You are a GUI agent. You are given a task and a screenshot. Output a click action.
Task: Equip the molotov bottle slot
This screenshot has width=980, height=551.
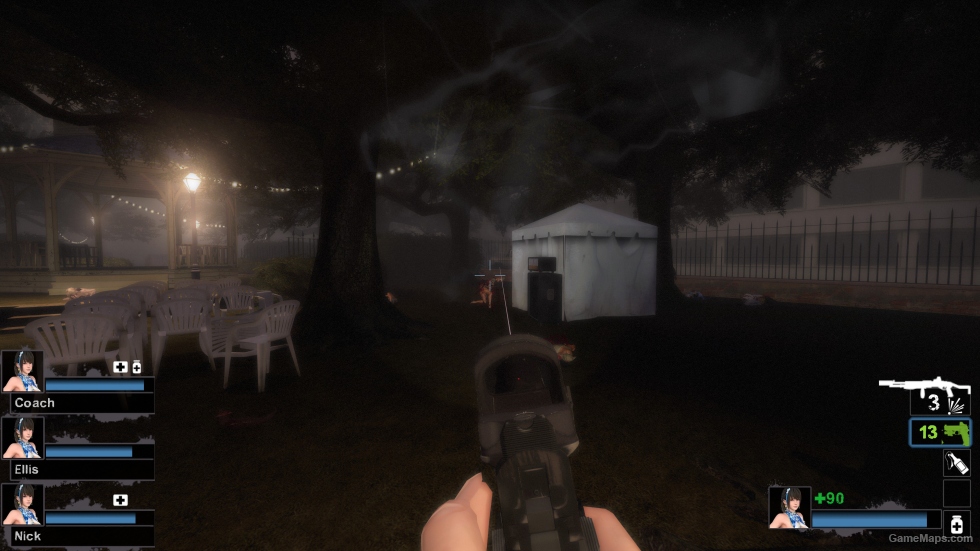[x=956, y=463]
